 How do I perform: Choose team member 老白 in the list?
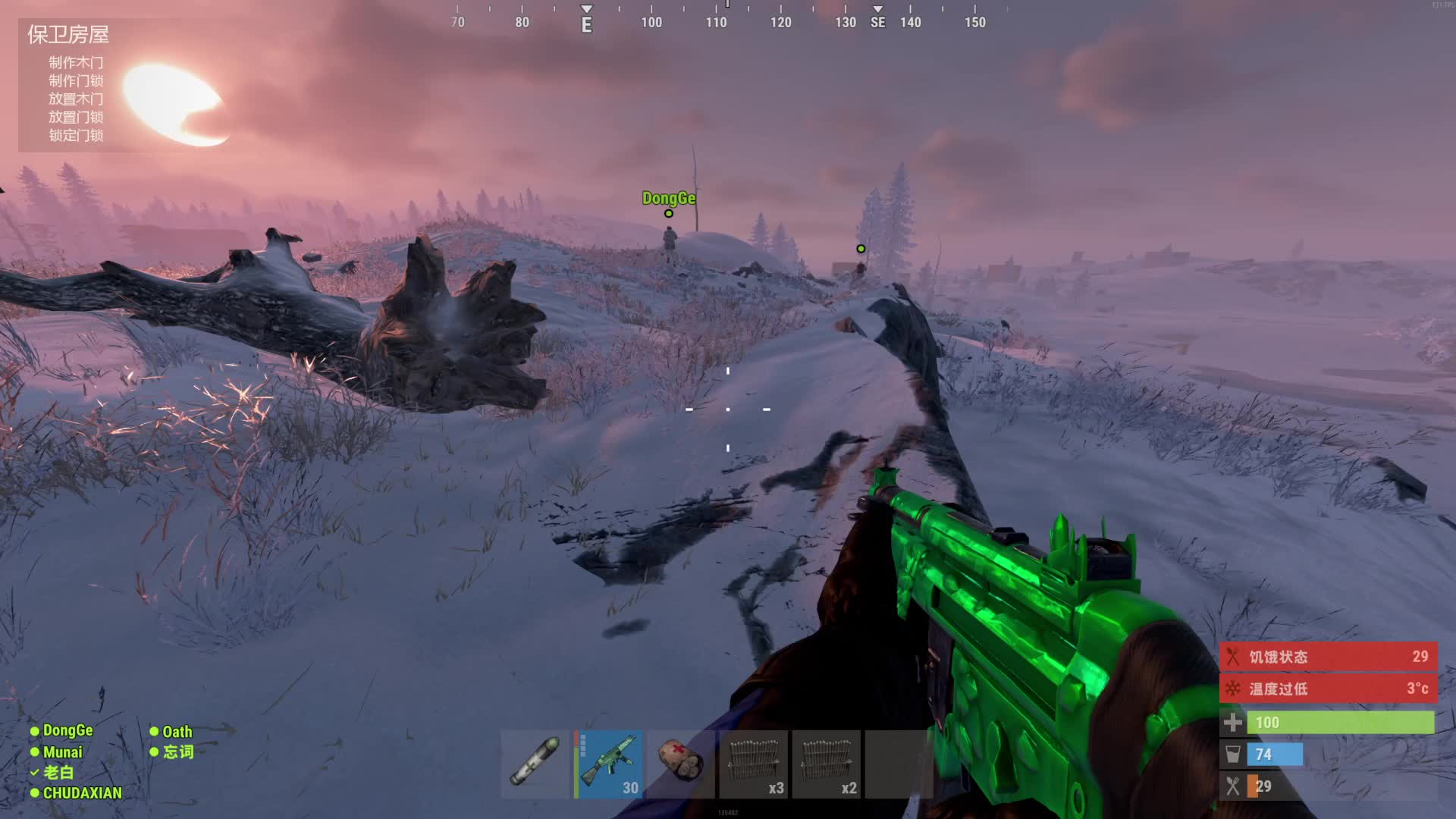tap(58, 772)
